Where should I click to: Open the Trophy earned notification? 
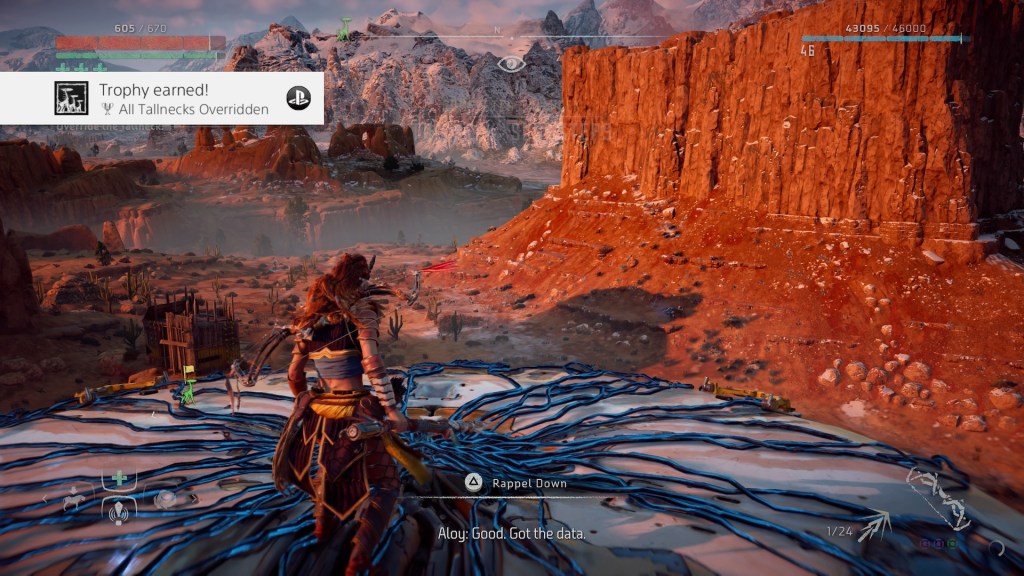(162, 98)
